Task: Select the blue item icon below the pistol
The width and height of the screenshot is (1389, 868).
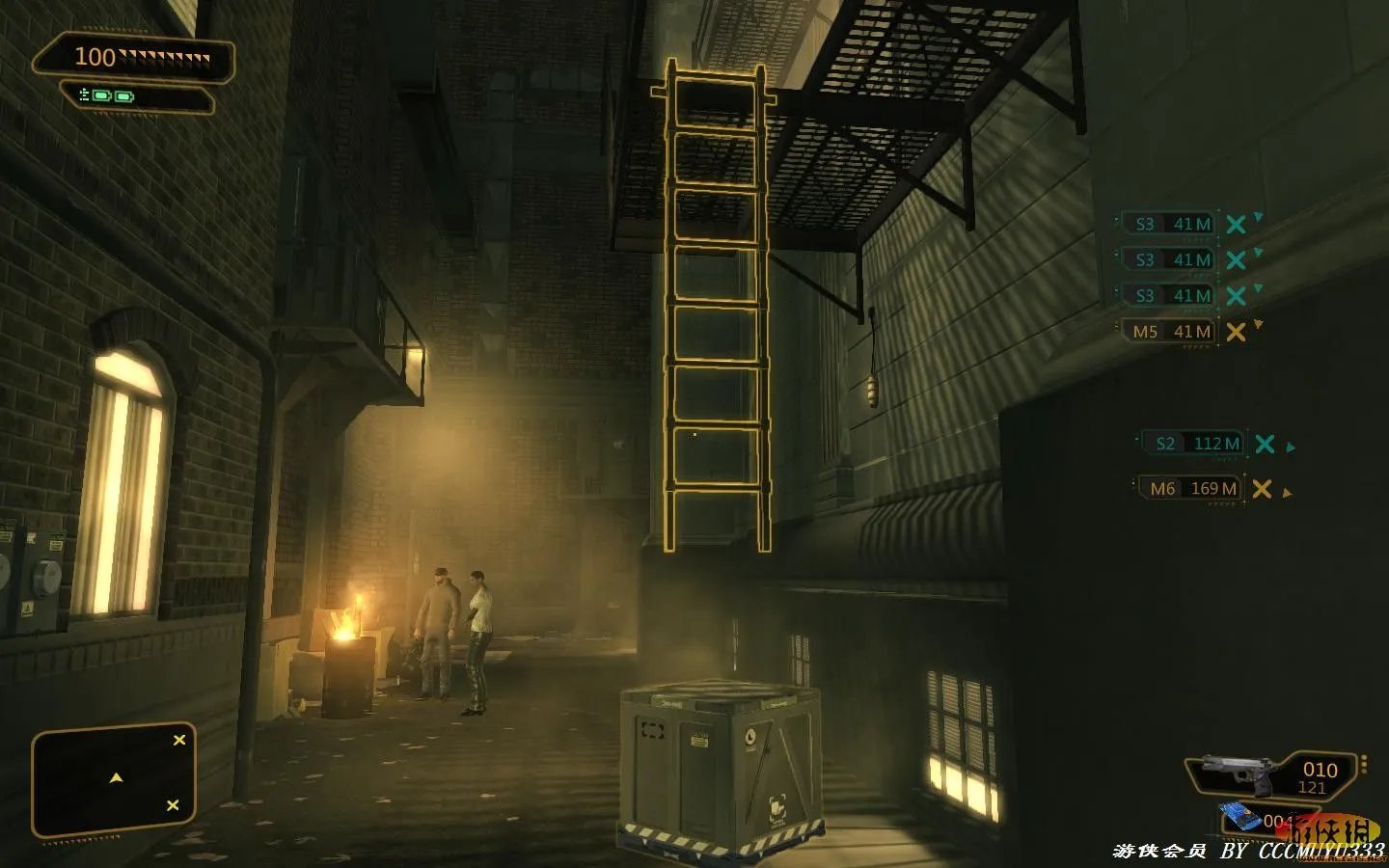Action: [1240, 818]
